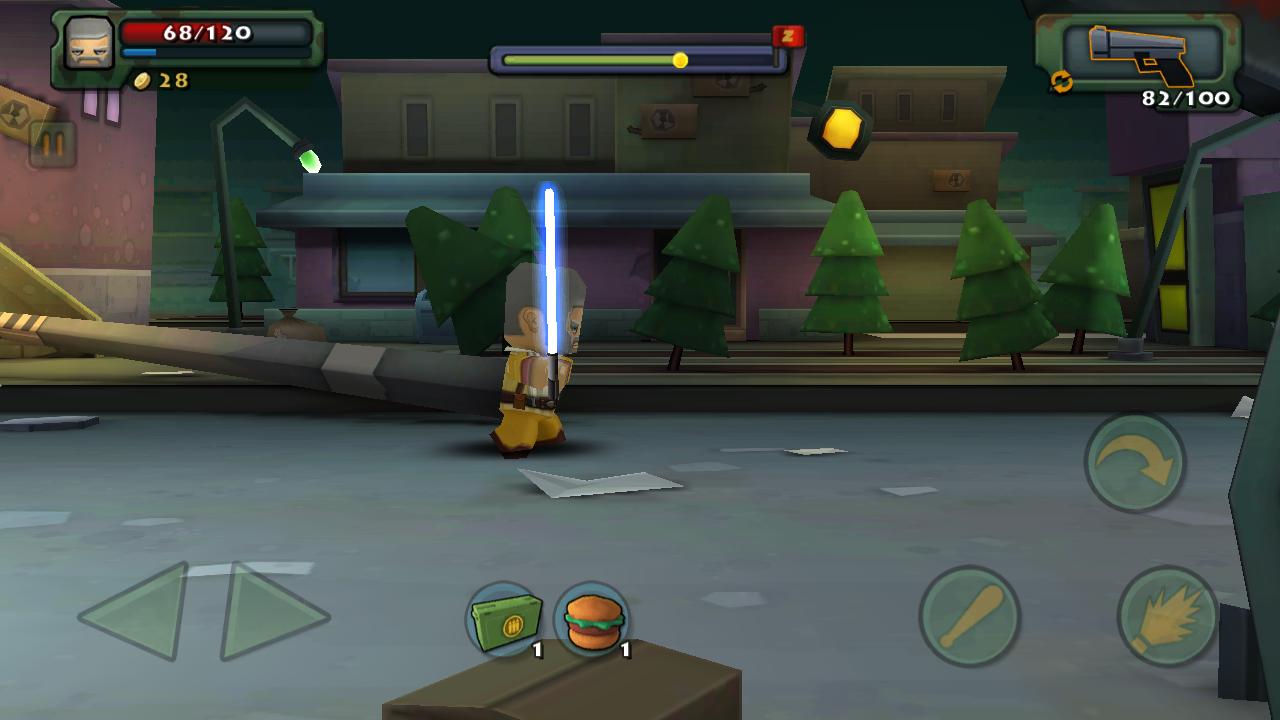Tap the red Z zombie wave marker
The image size is (1280, 720).
(788, 34)
